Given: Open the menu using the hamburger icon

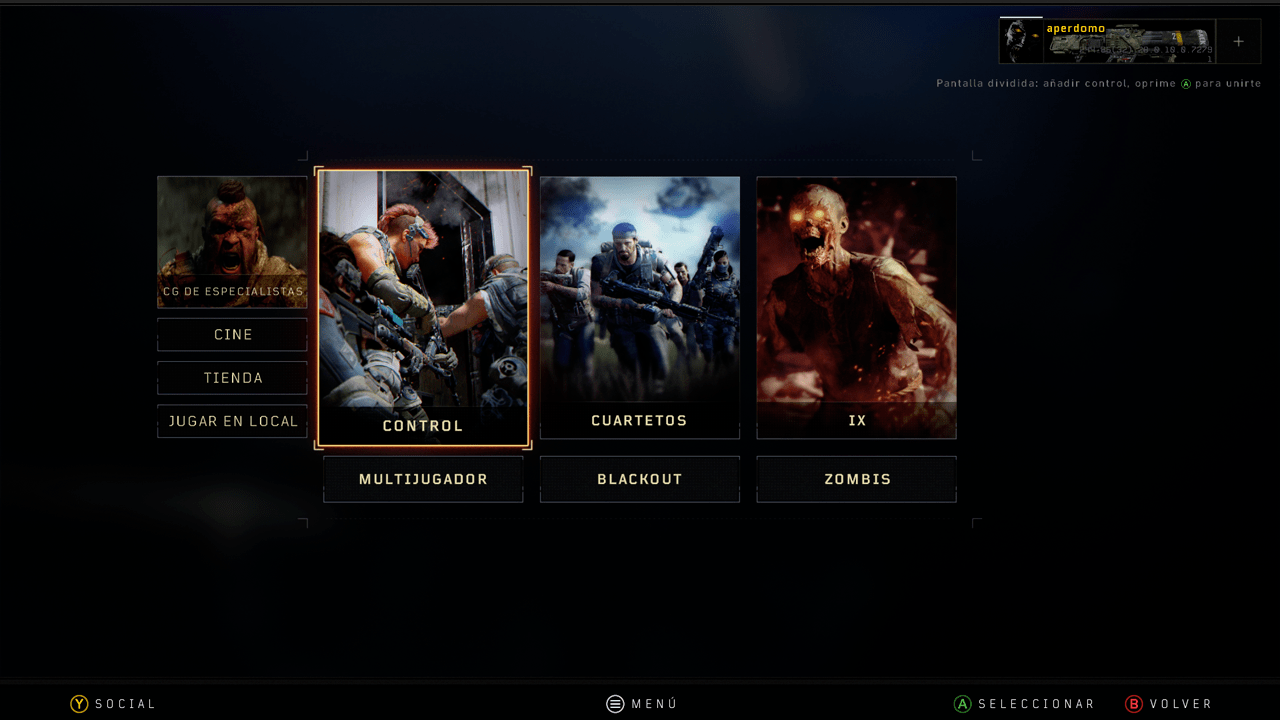Looking at the screenshot, I should click(x=614, y=703).
